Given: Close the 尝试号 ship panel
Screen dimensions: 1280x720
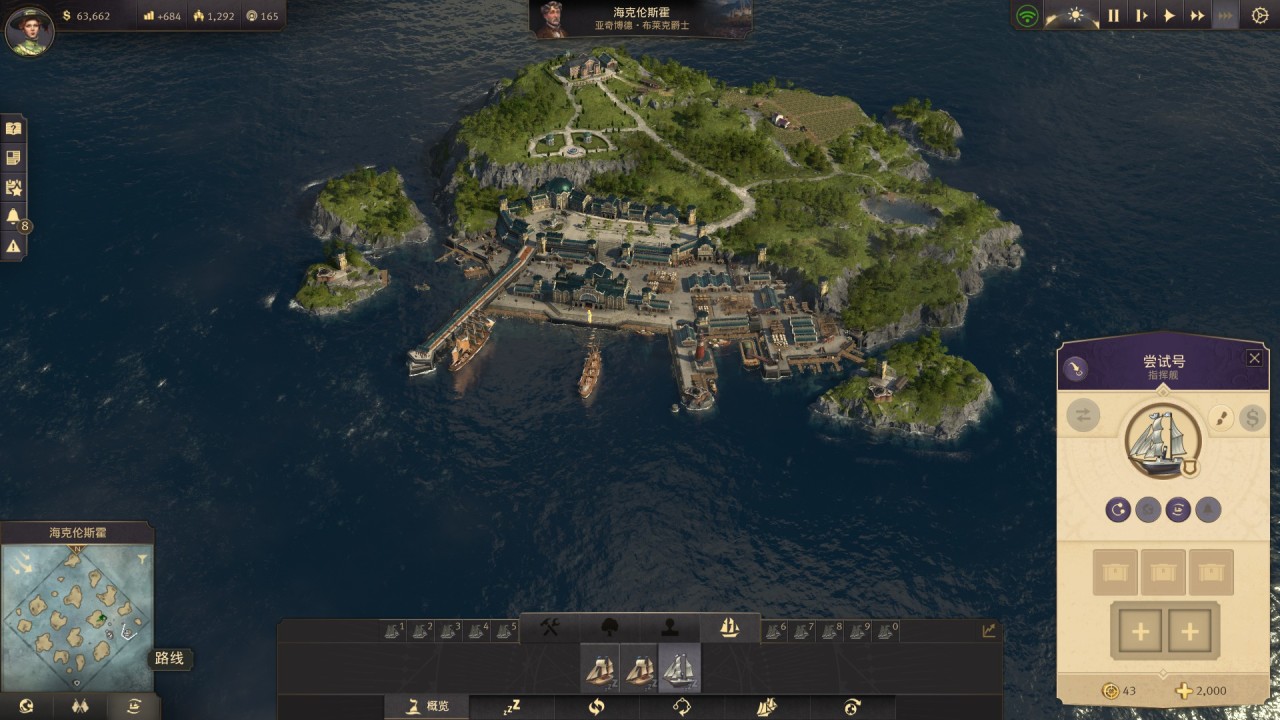Looking at the screenshot, I should (1254, 358).
